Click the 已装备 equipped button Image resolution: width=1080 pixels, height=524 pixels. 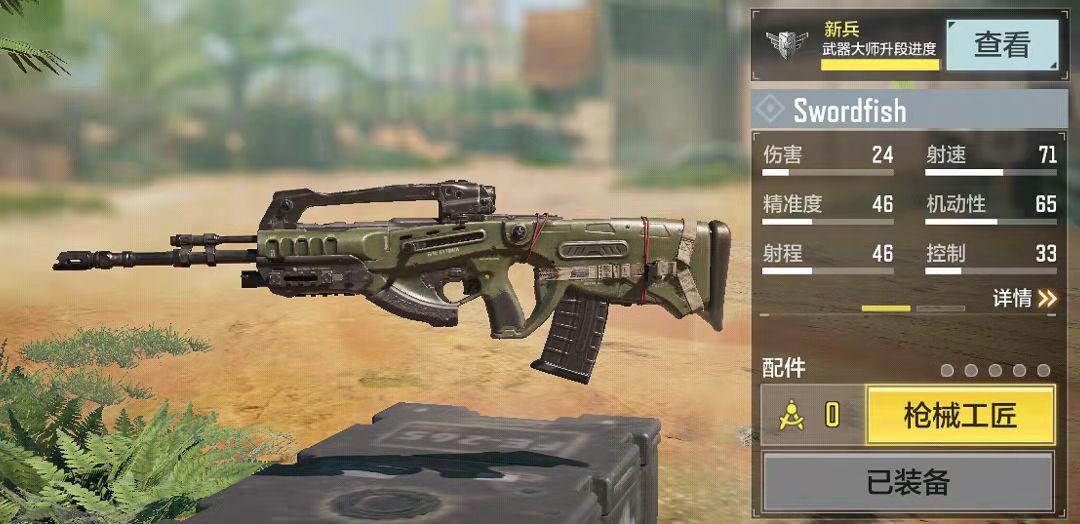pyautogui.click(x=908, y=483)
